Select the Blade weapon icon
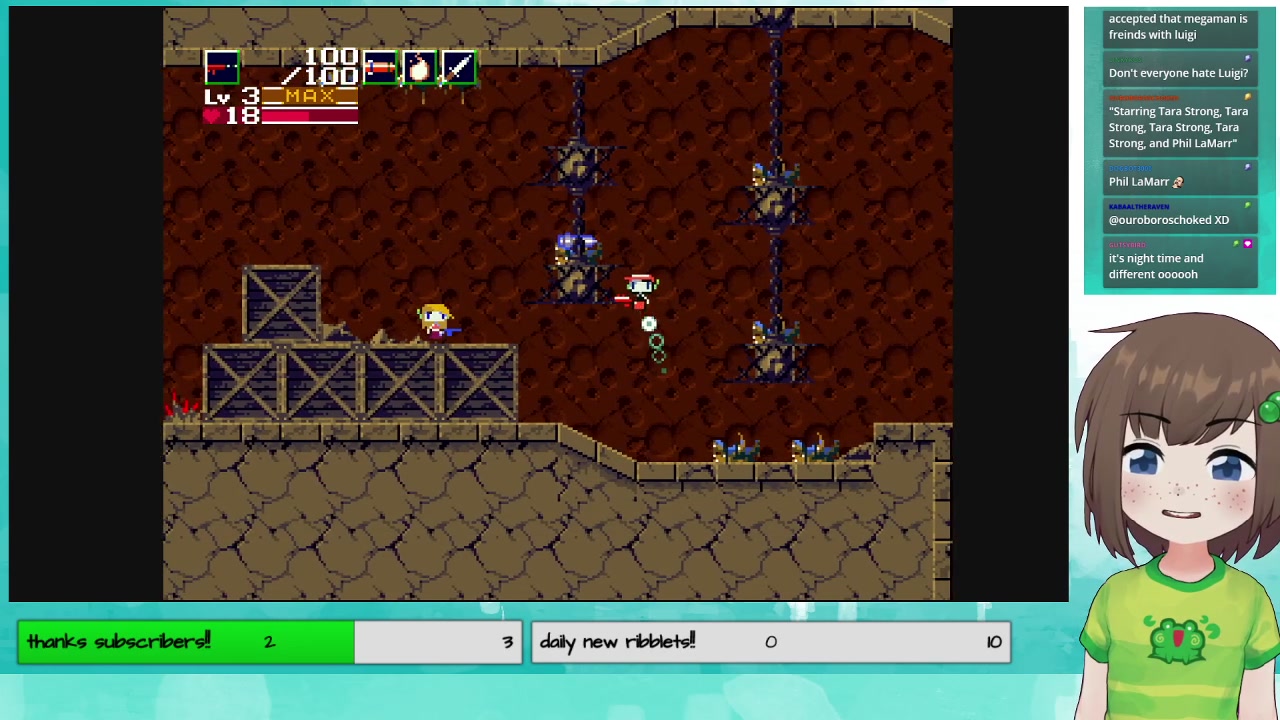1280x720 pixels. point(458,67)
